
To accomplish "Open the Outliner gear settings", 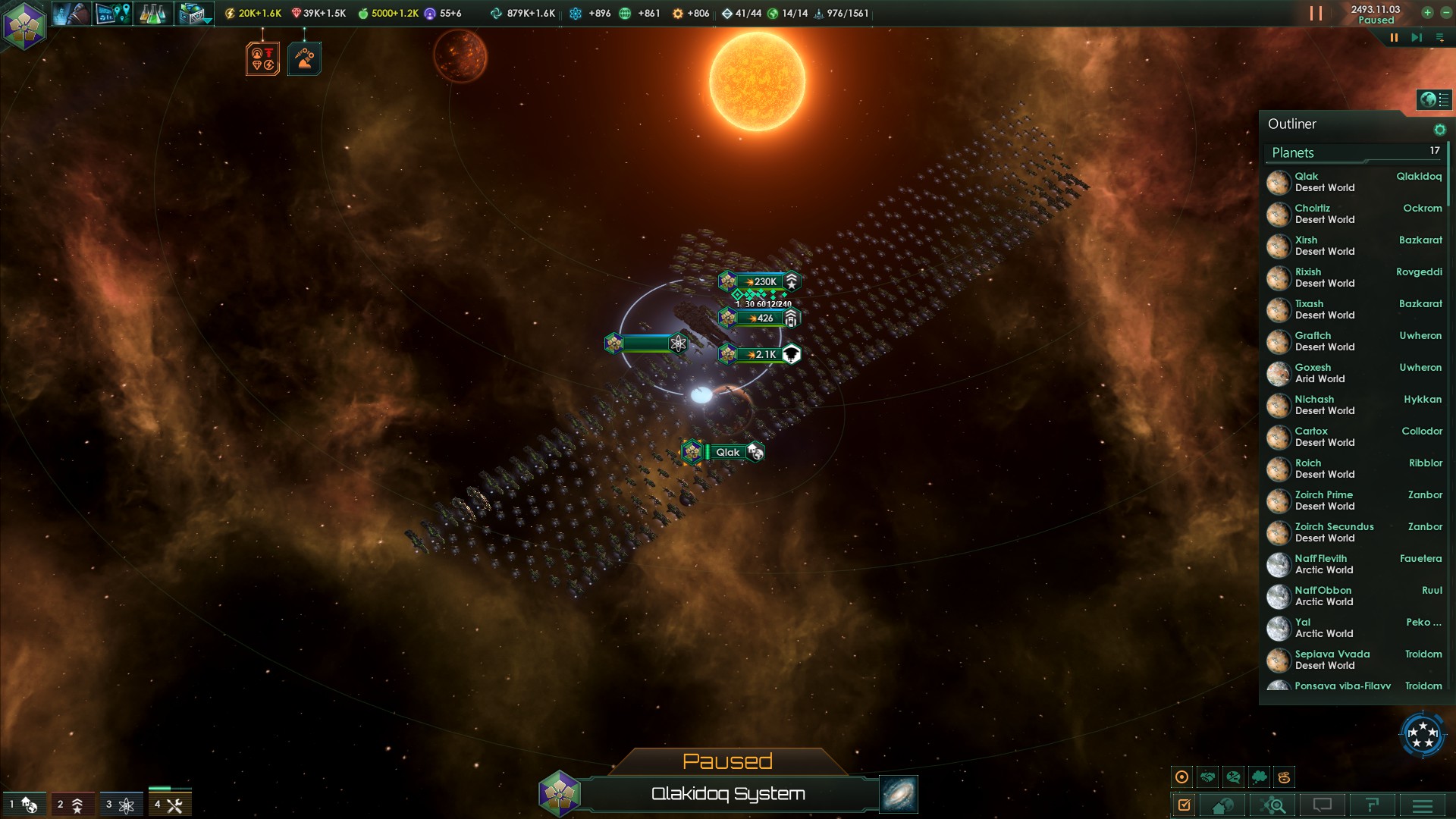I will coord(1439,130).
